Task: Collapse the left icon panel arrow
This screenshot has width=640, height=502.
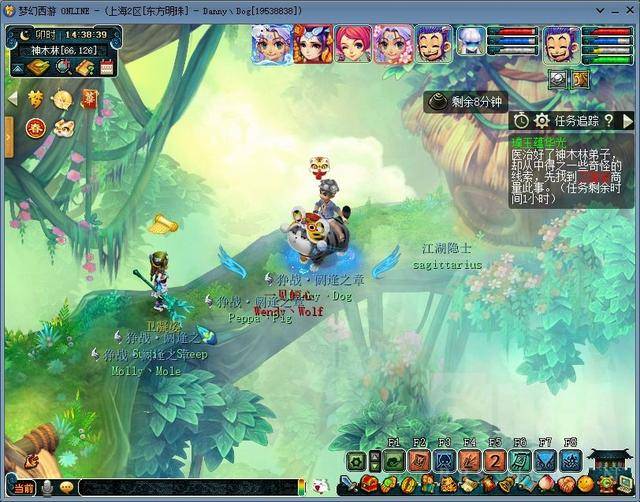Action: click(x=13, y=99)
